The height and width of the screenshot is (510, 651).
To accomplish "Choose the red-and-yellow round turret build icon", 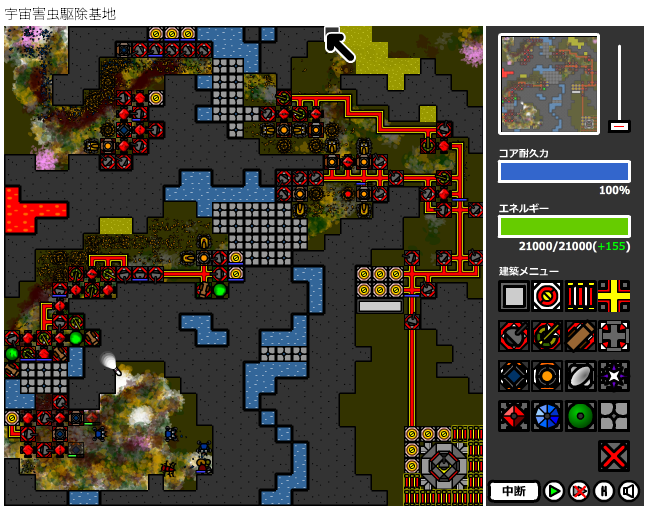I will 547,296.
